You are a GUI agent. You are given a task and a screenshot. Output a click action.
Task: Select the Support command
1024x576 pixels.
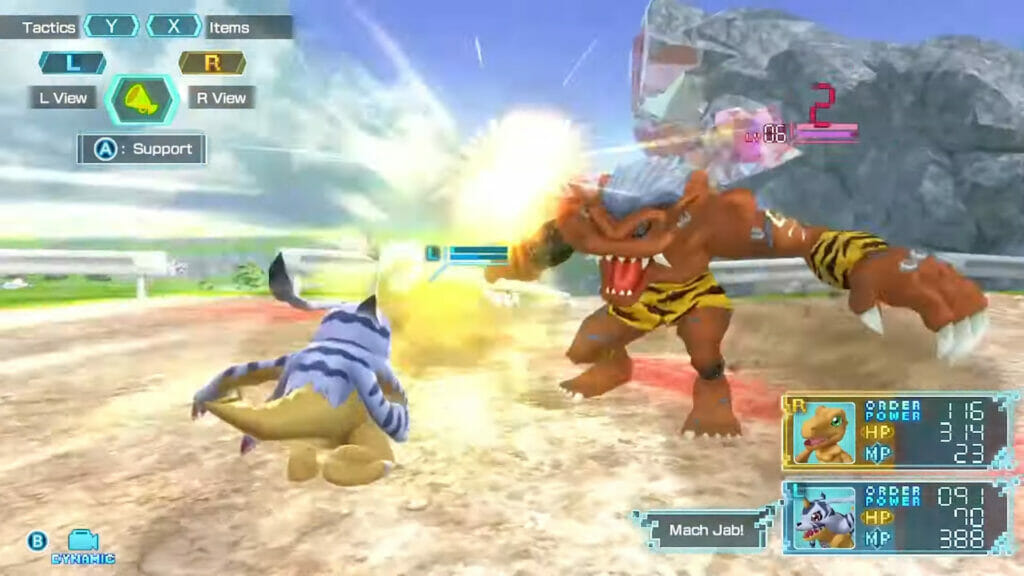click(x=142, y=149)
